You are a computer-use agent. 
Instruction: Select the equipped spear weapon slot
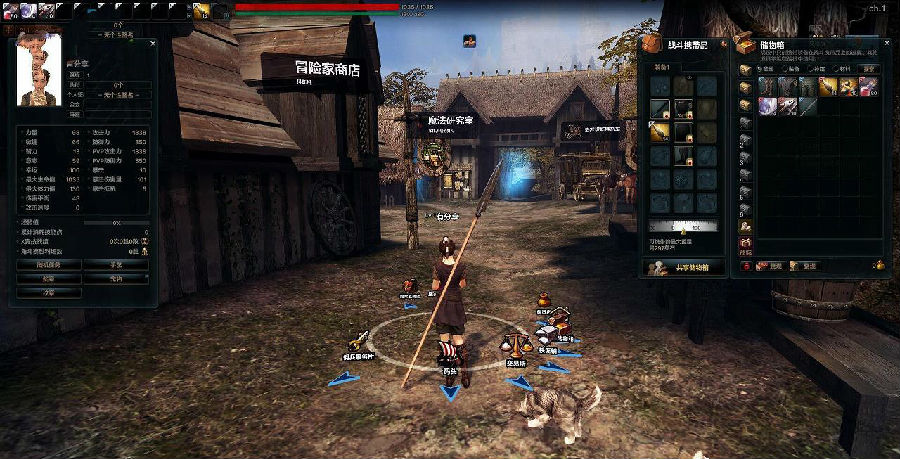coord(659,131)
